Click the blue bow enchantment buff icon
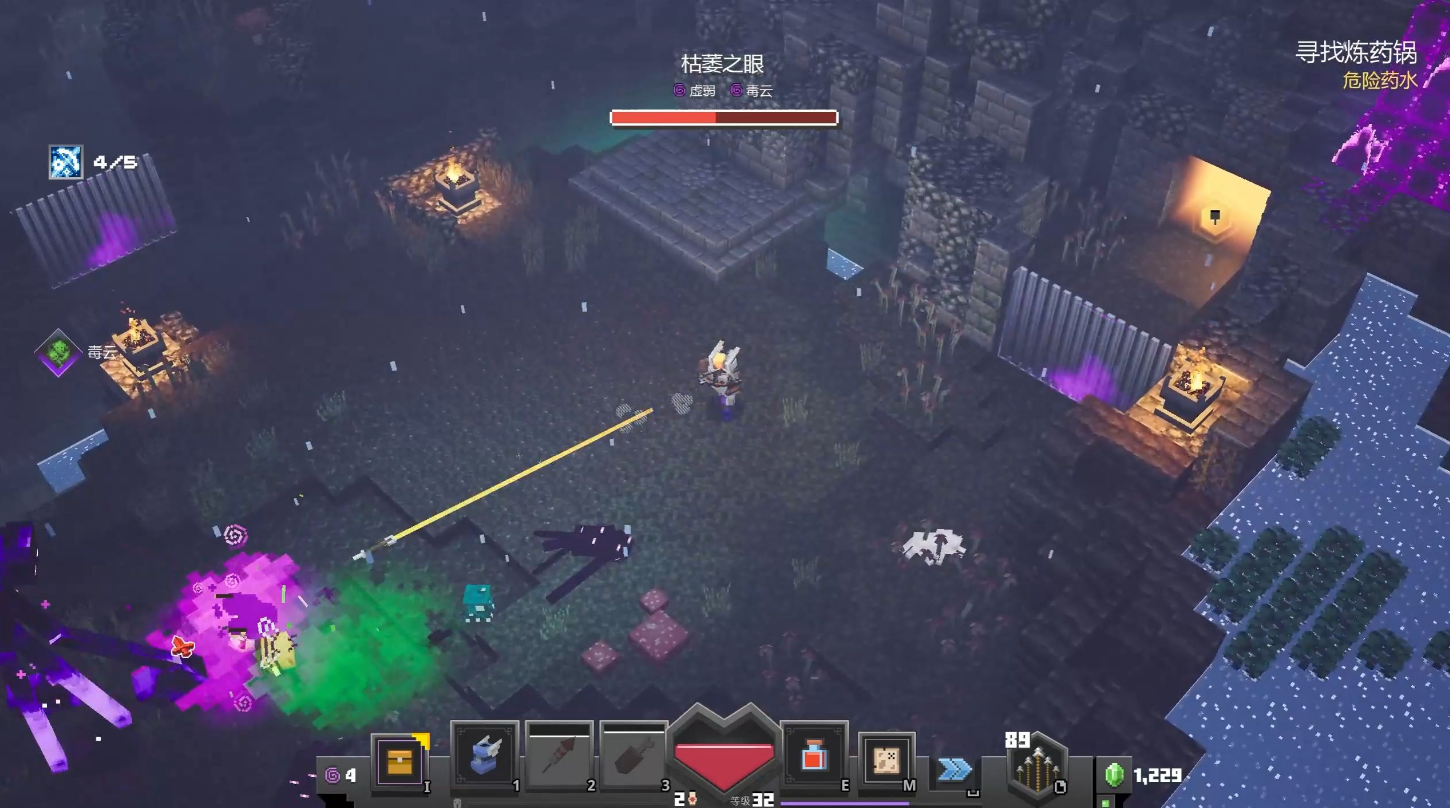Viewport: 1450px width, 808px height. (66, 161)
